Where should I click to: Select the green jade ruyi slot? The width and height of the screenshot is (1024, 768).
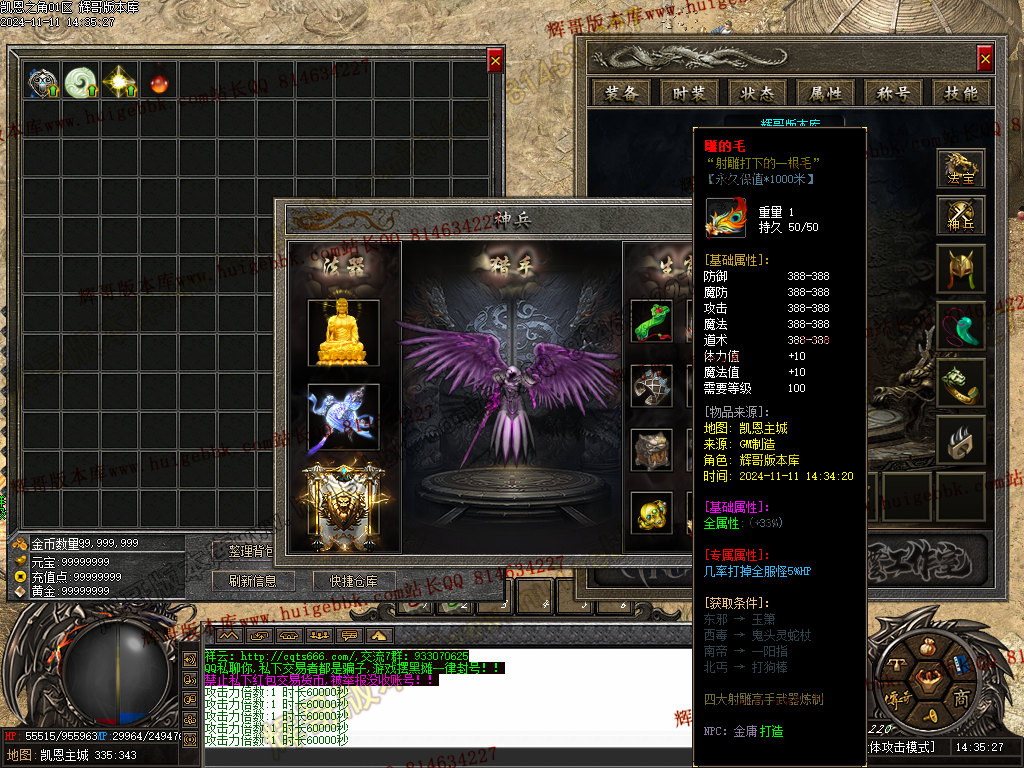(651, 321)
